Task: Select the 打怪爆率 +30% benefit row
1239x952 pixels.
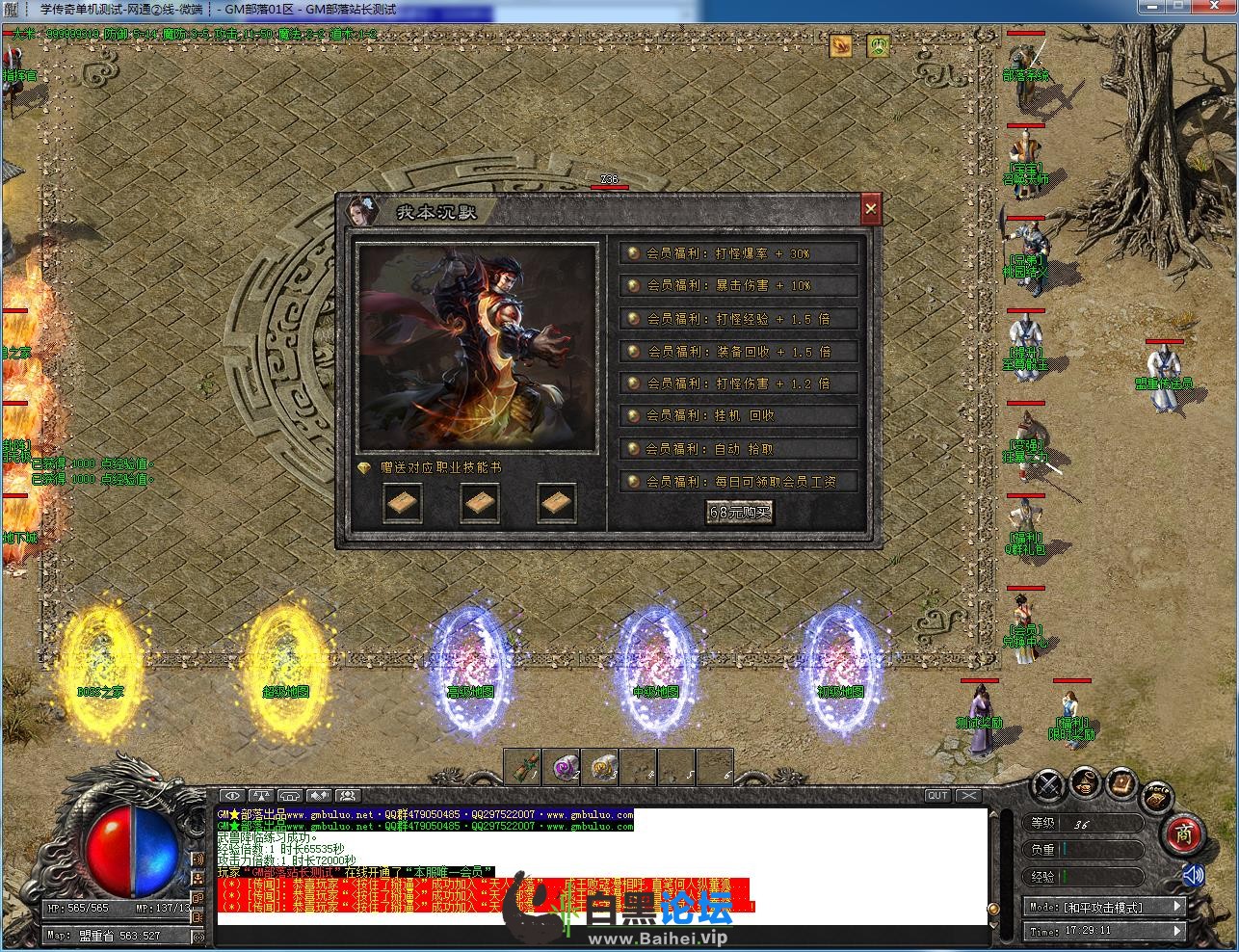Action: coord(738,253)
